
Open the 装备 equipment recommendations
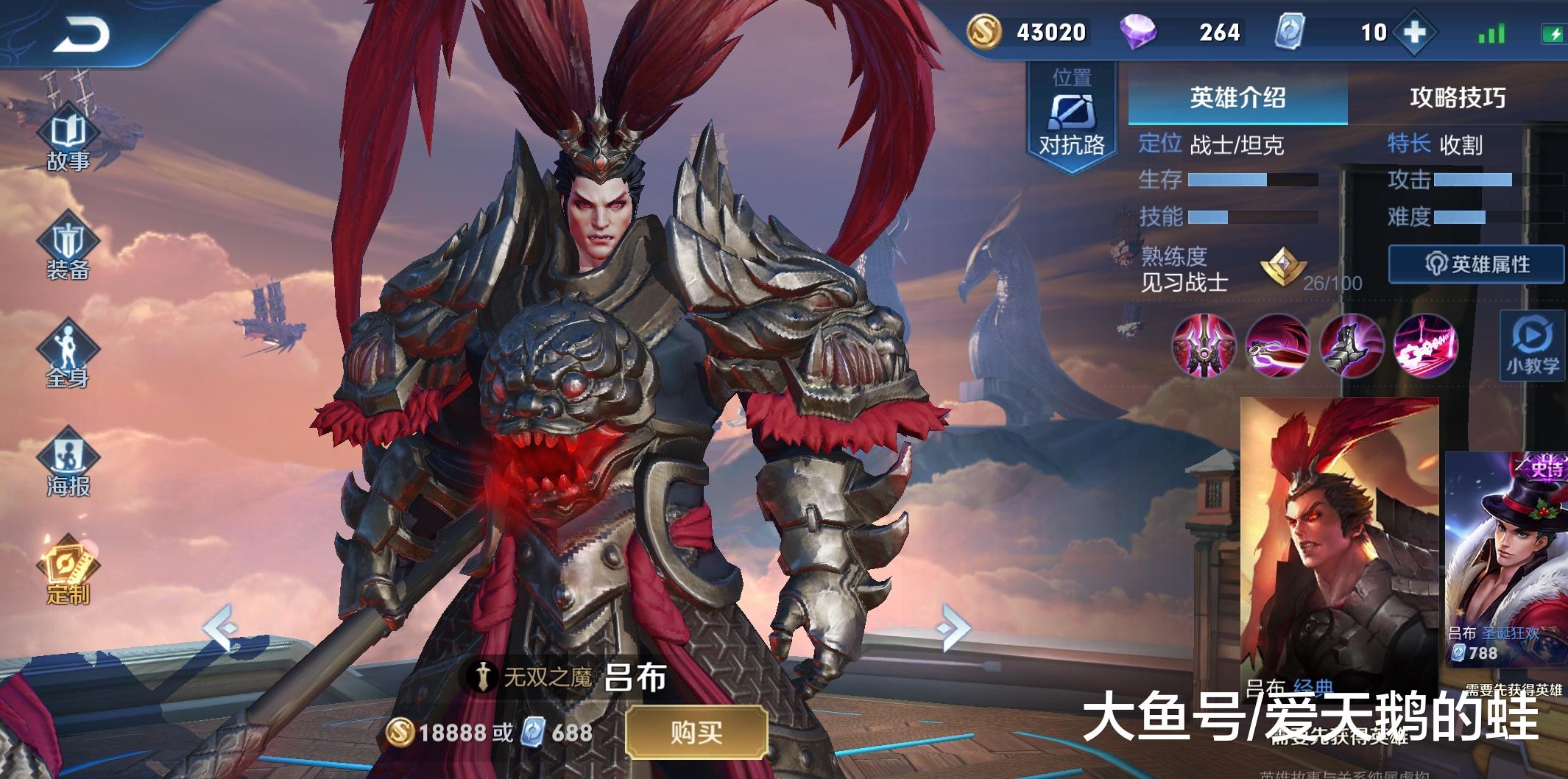pos(68,249)
